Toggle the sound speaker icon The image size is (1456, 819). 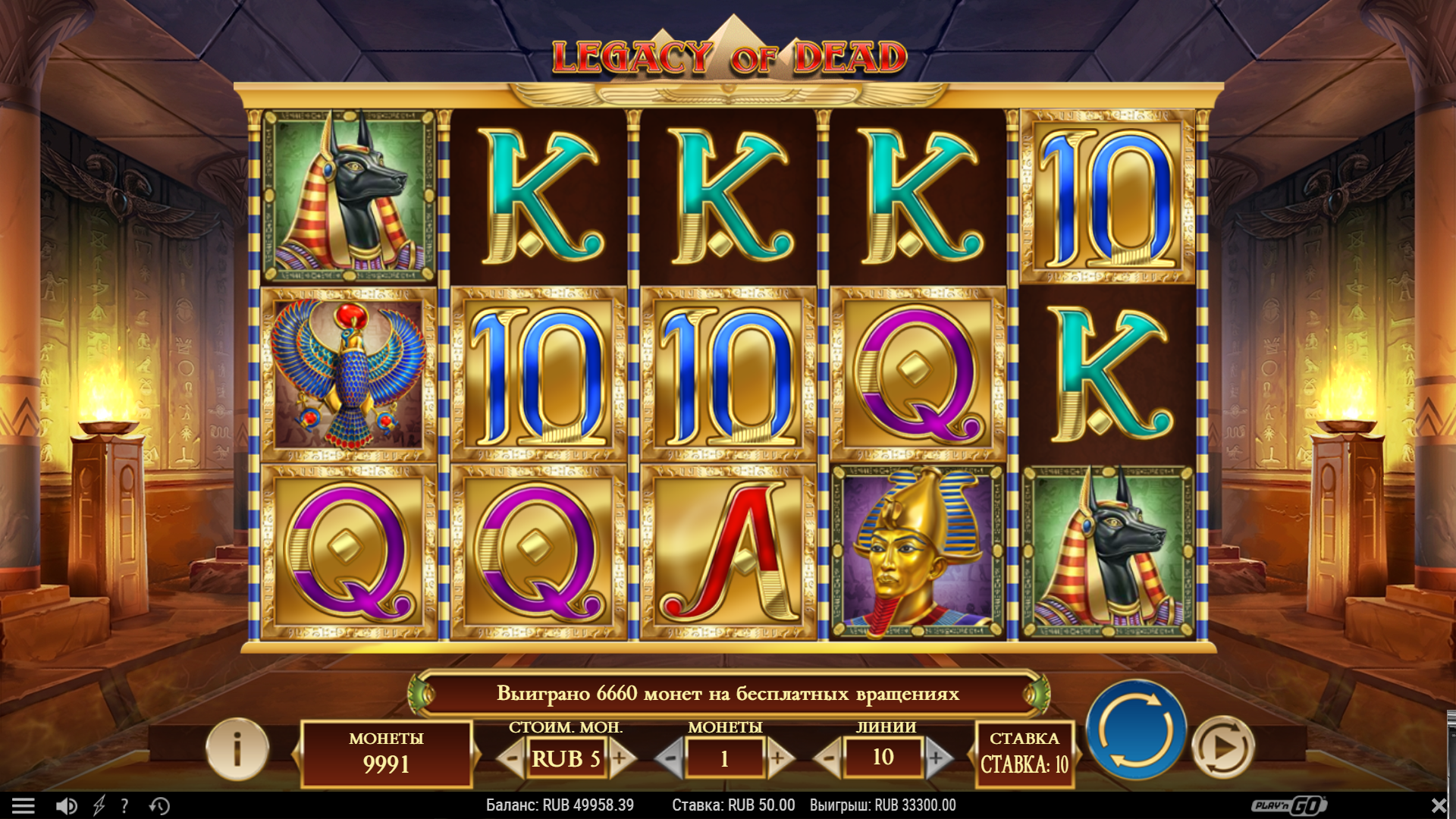(x=66, y=805)
